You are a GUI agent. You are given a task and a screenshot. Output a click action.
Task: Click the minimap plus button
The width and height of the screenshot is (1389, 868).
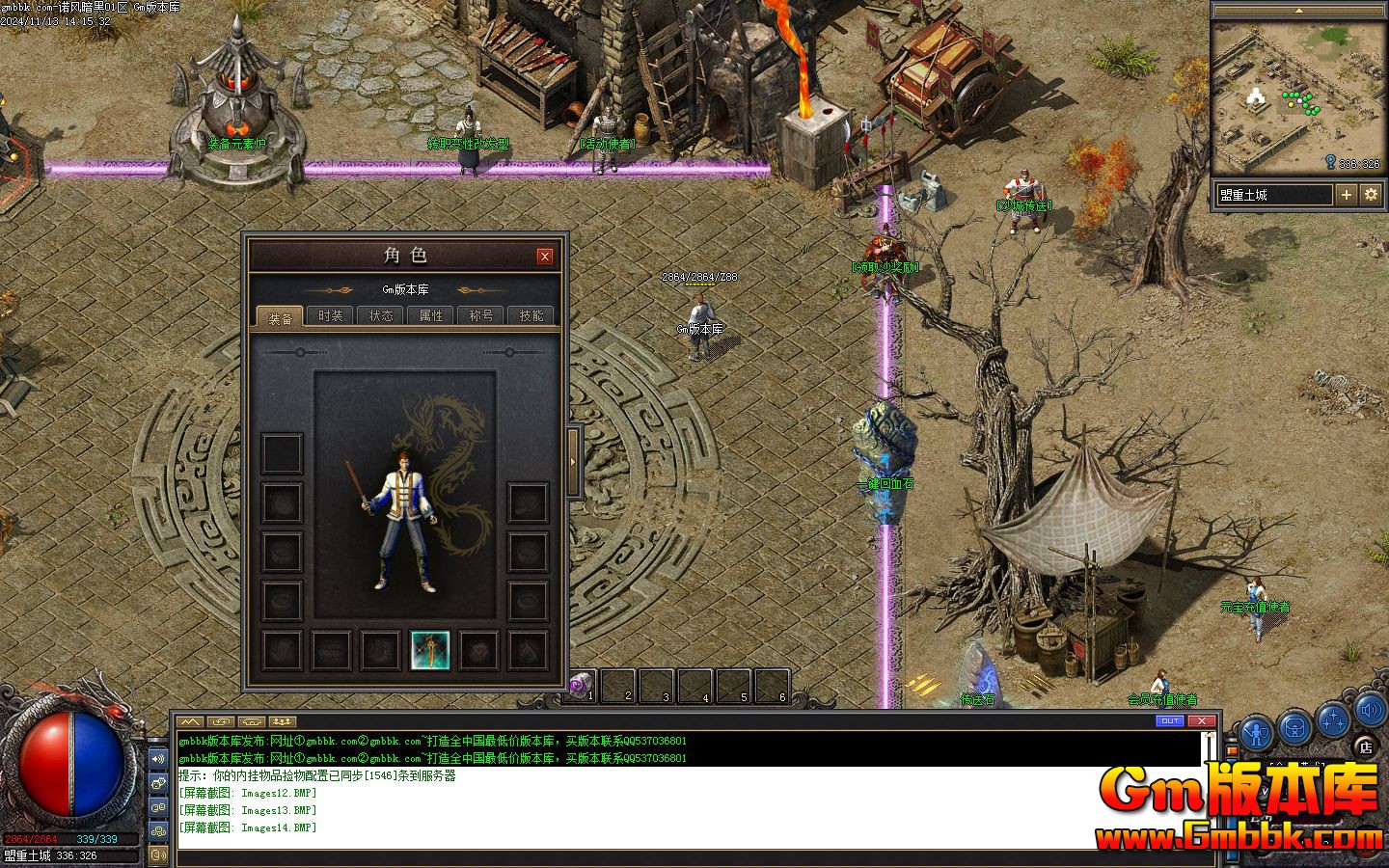pyautogui.click(x=1347, y=195)
